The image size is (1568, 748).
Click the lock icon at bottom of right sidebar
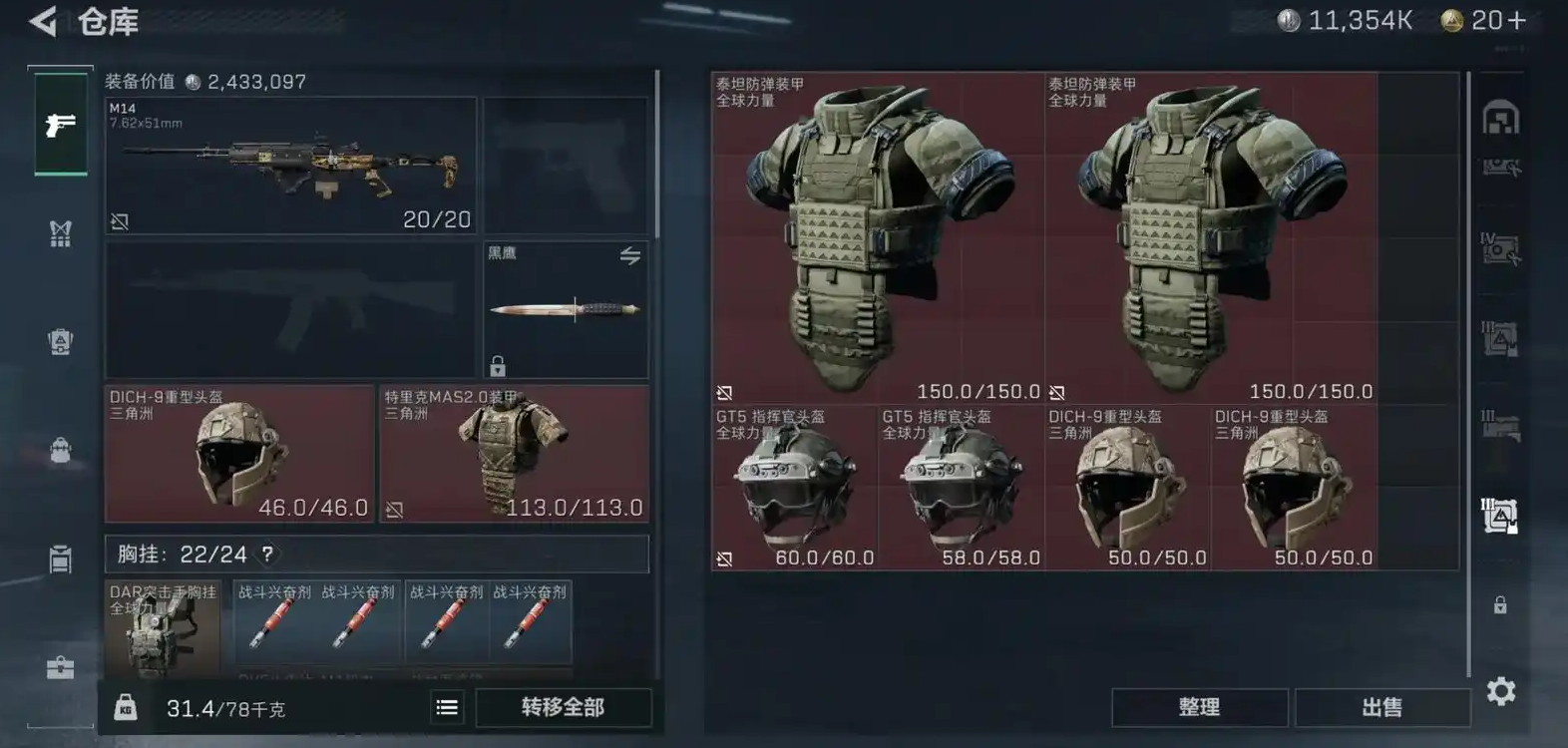(1499, 603)
